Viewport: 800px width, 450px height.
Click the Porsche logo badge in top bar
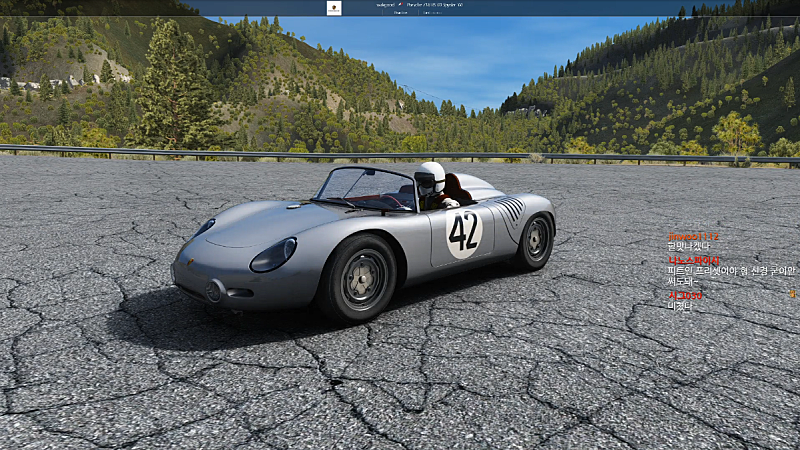(334, 8)
